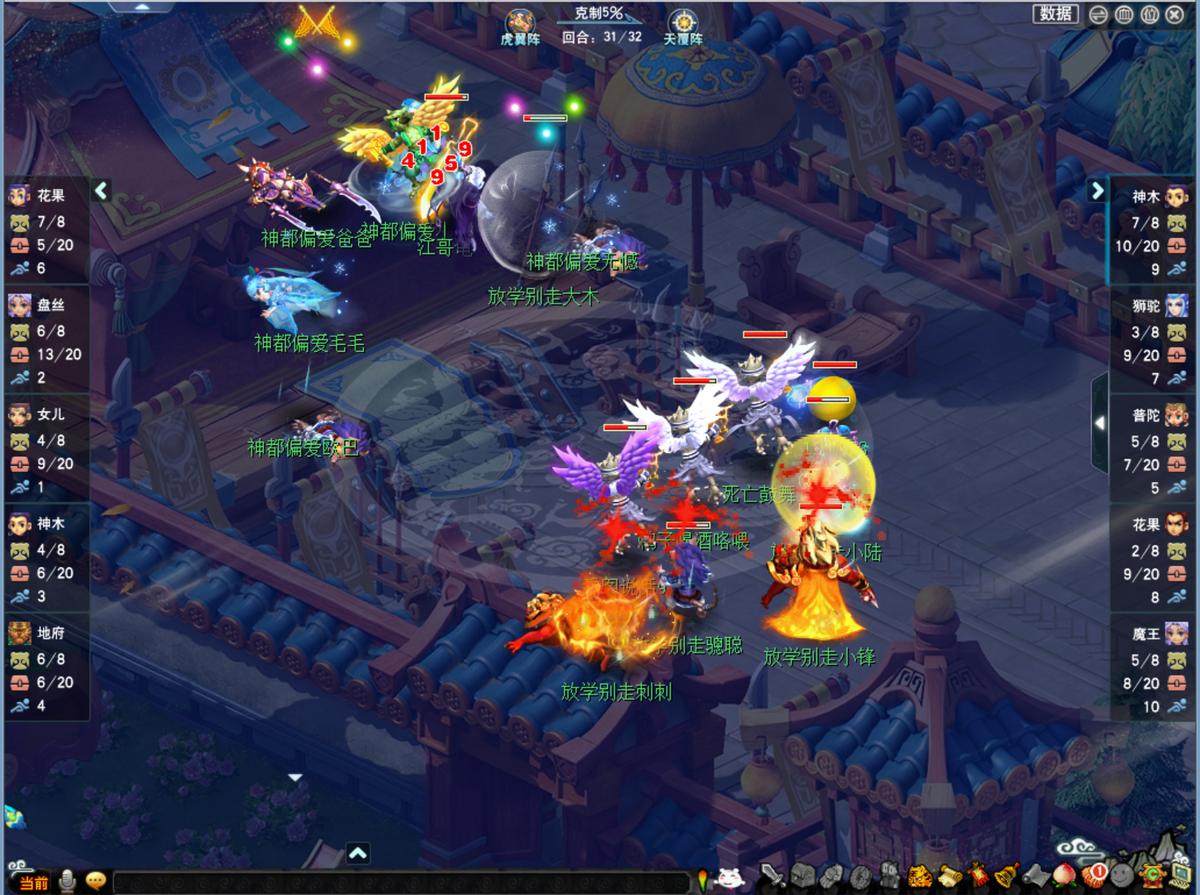This screenshot has width=1200, height=895.
Task: Collapse the left team panel arrow
Action: pyautogui.click(x=100, y=190)
